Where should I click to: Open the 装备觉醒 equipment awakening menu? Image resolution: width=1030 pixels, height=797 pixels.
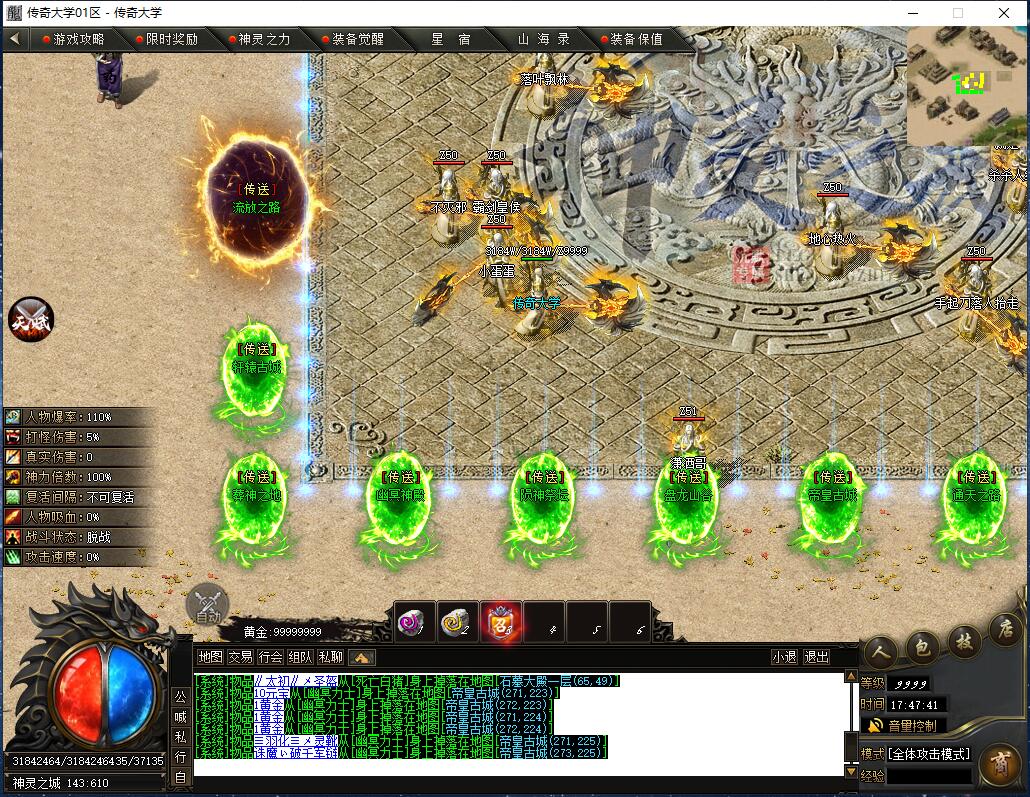pyautogui.click(x=357, y=39)
